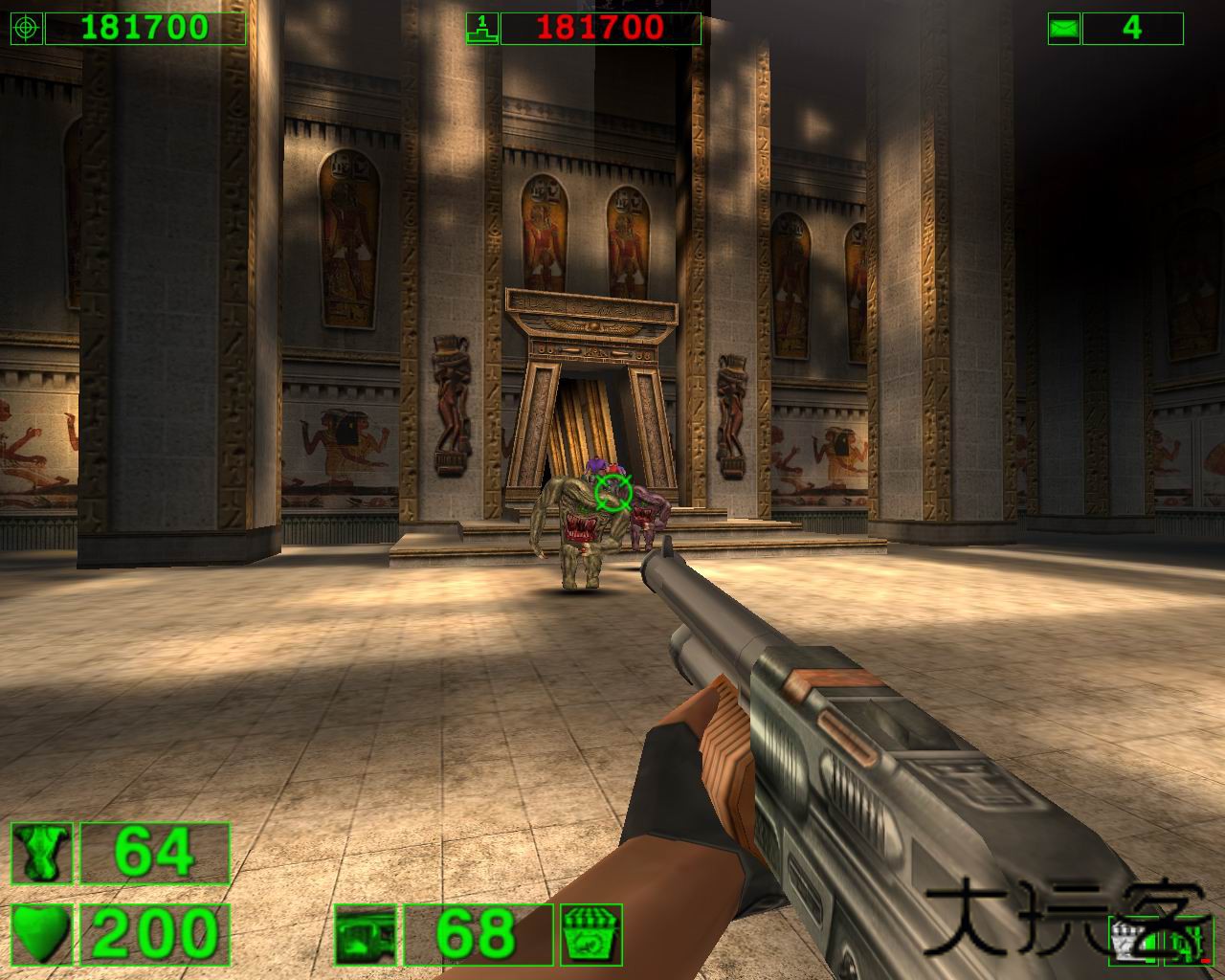Select the first-place podium icon

(x=481, y=29)
